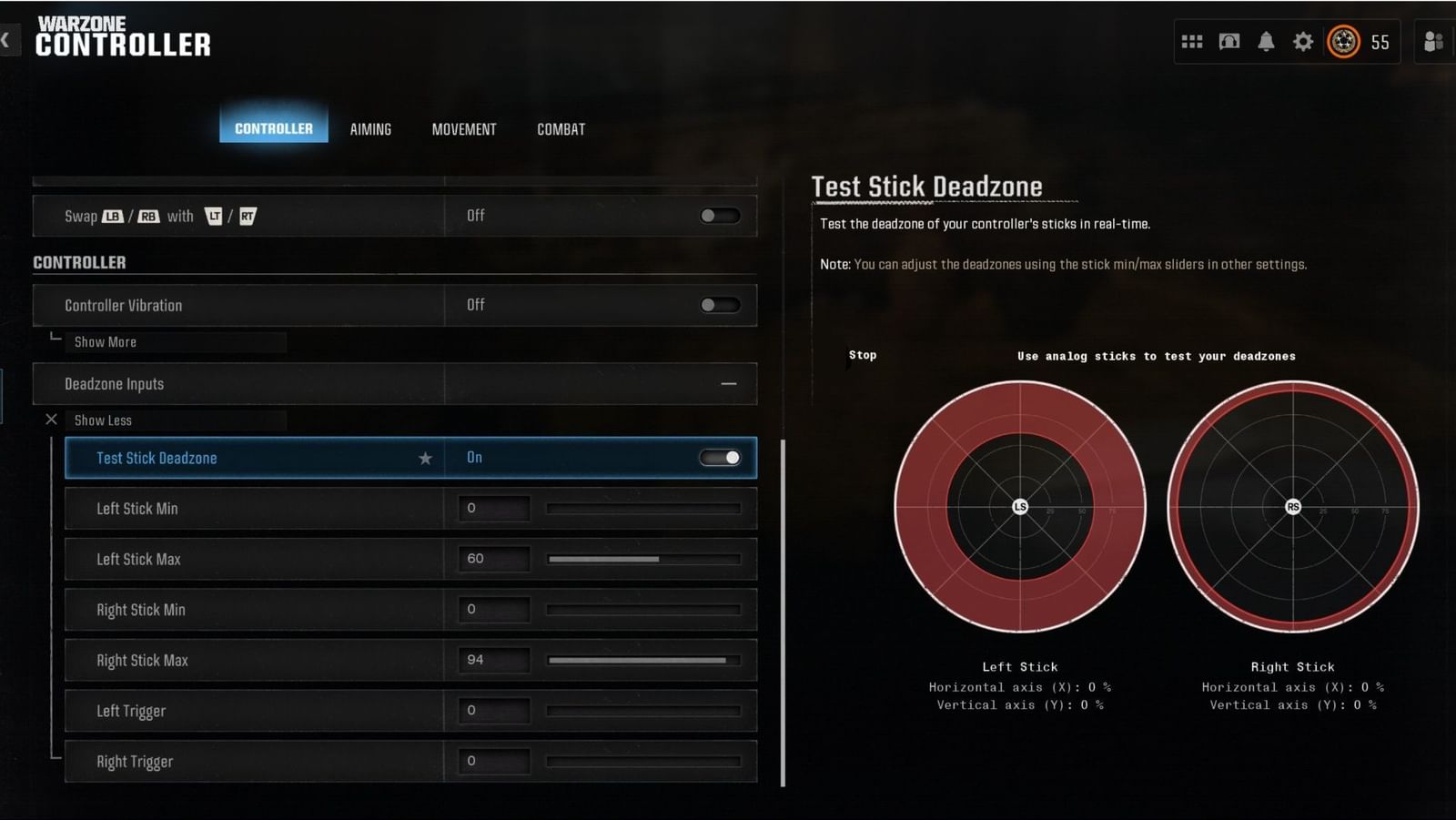Select the Combat tab
The height and width of the screenshot is (820, 1456).
pos(561,128)
